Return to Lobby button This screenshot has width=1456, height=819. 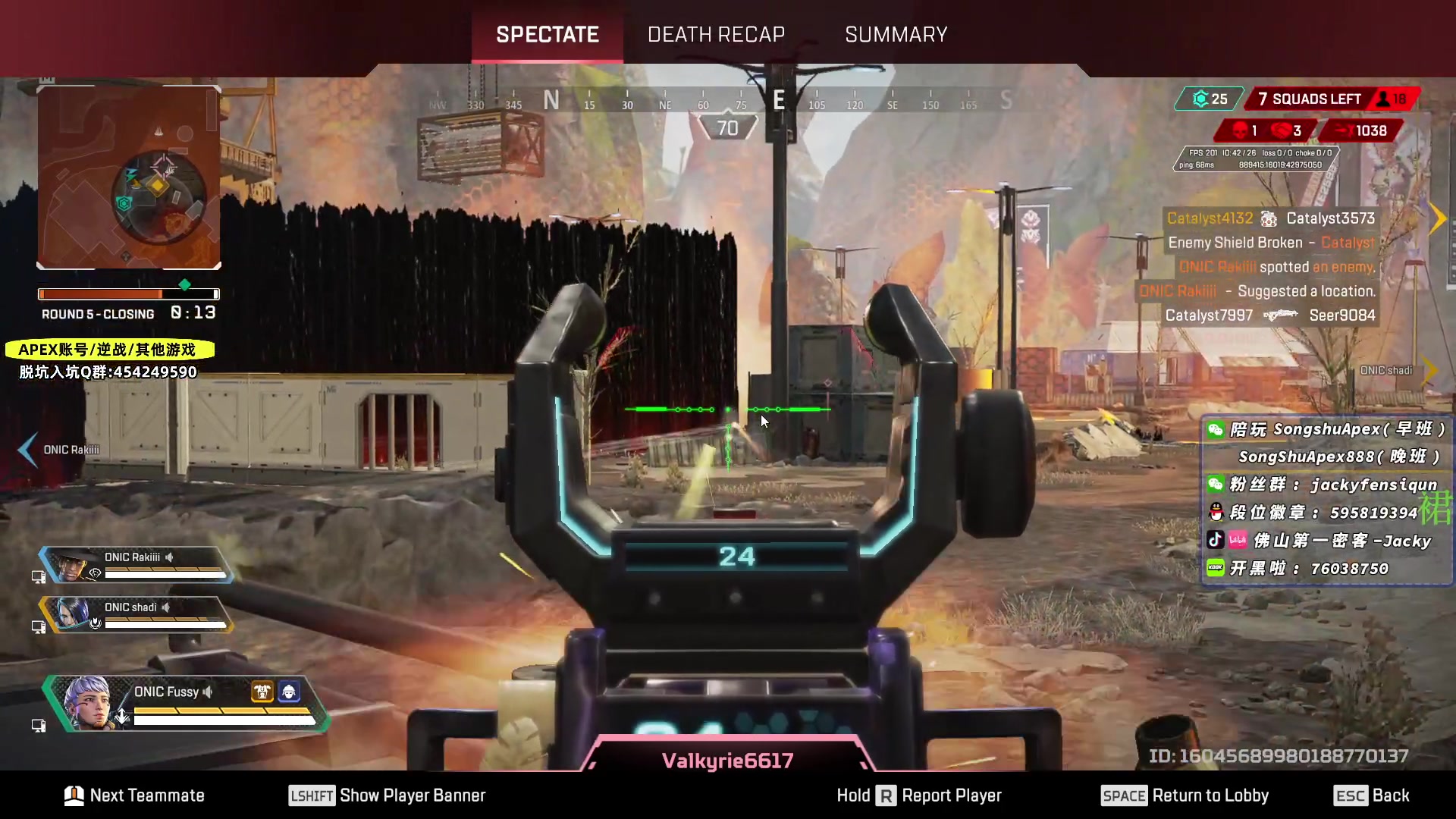coord(1185,795)
